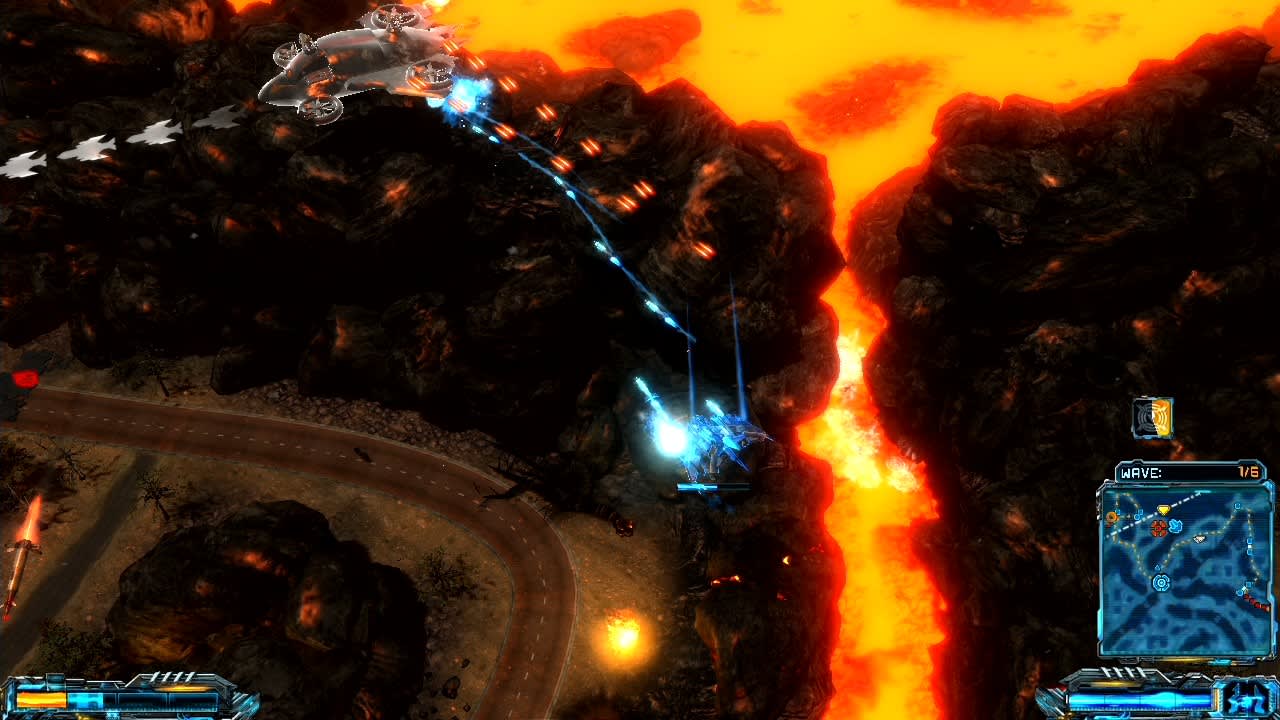Click the 1/6 wave counter
The image size is (1280, 720).
coord(1247,470)
